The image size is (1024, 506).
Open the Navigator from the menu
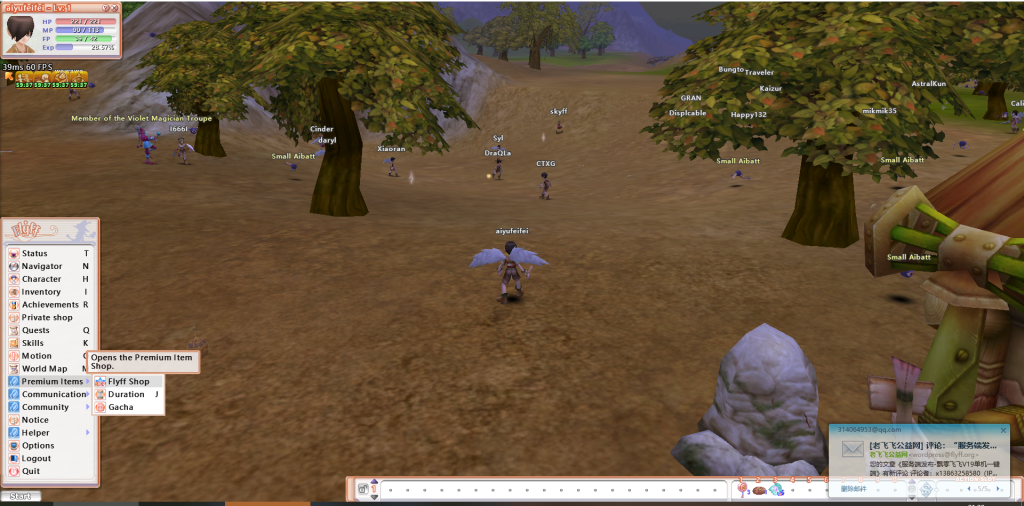[x=42, y=267]
